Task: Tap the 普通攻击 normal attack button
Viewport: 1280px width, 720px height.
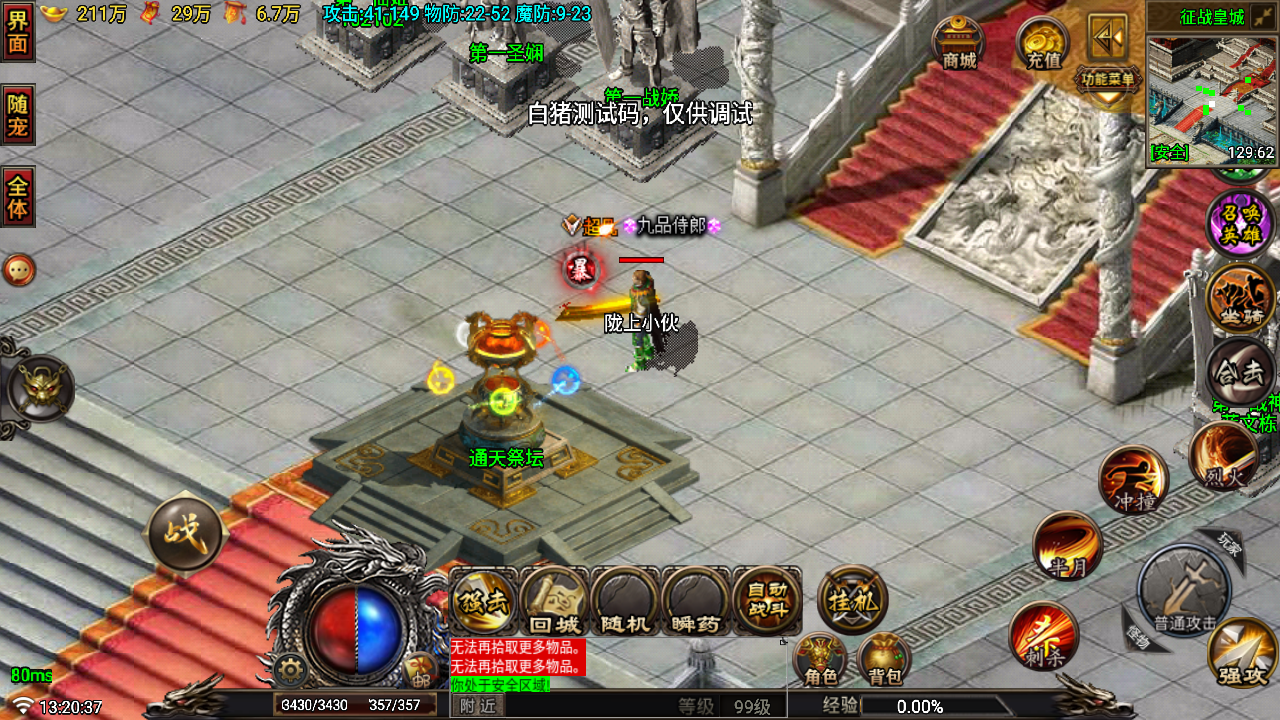Action: tap(1185, 592)
